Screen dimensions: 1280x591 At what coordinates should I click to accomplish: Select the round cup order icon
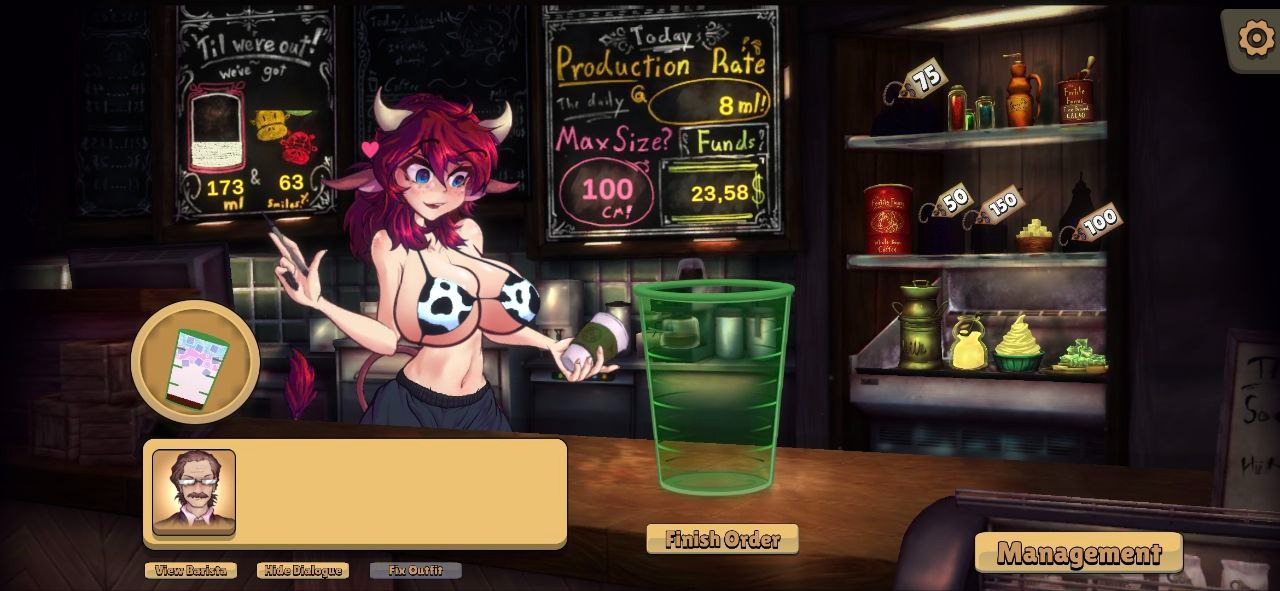click(196, 364)
